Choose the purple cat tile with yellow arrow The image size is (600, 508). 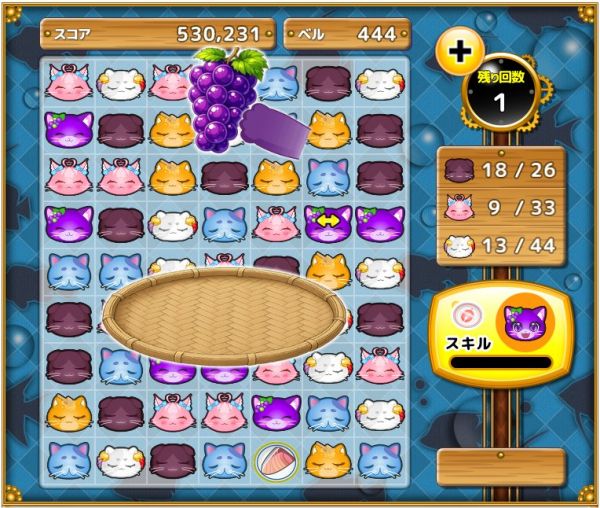327,222
